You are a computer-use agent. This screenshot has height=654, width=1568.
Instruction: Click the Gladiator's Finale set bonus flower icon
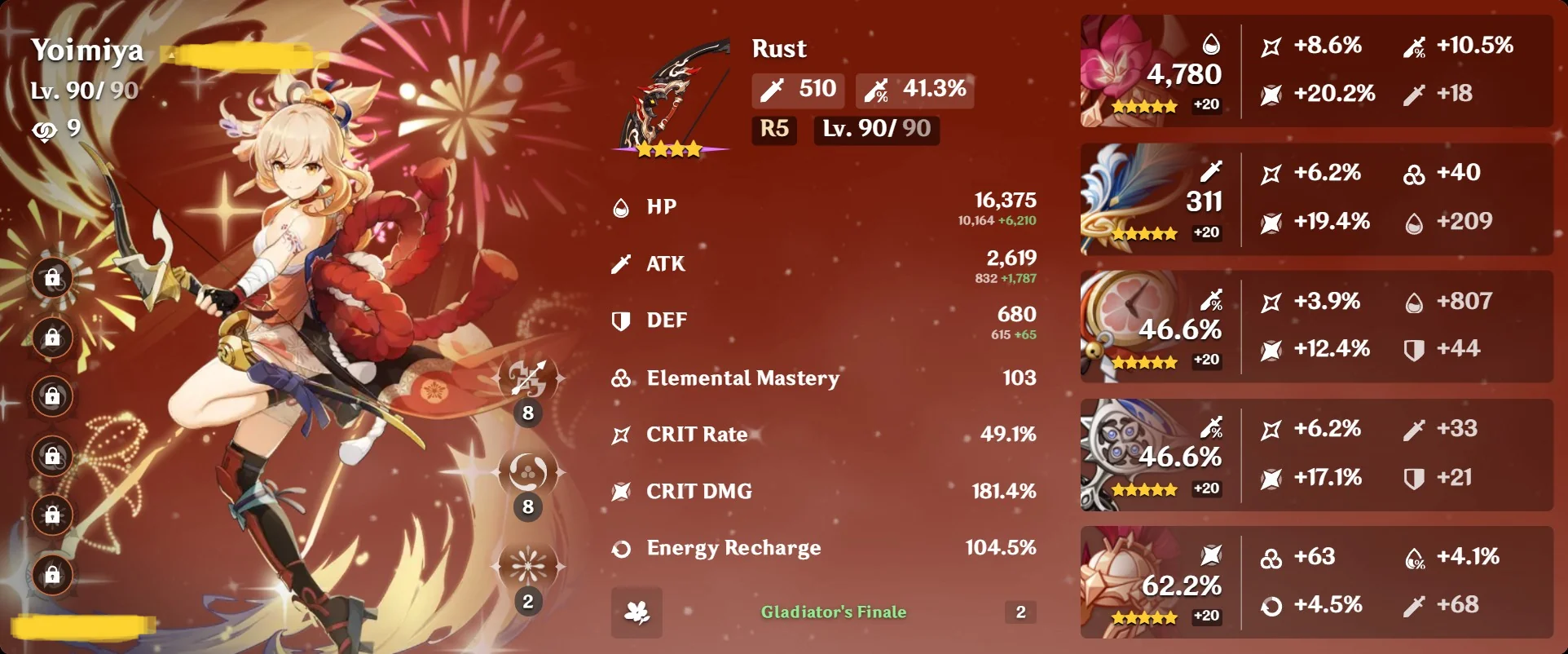click(636, 612)
